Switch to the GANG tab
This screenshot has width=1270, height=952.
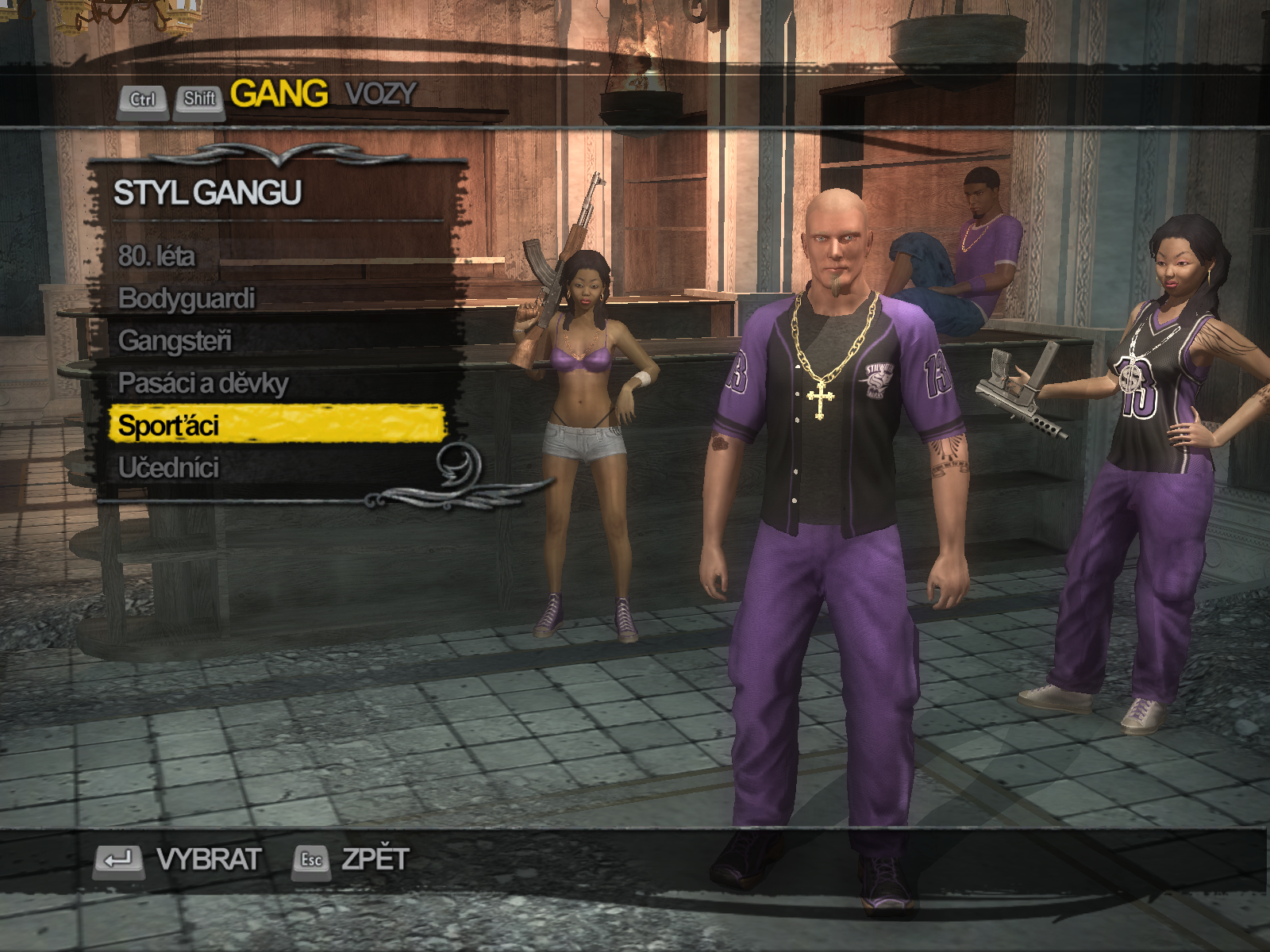(279, 94)
